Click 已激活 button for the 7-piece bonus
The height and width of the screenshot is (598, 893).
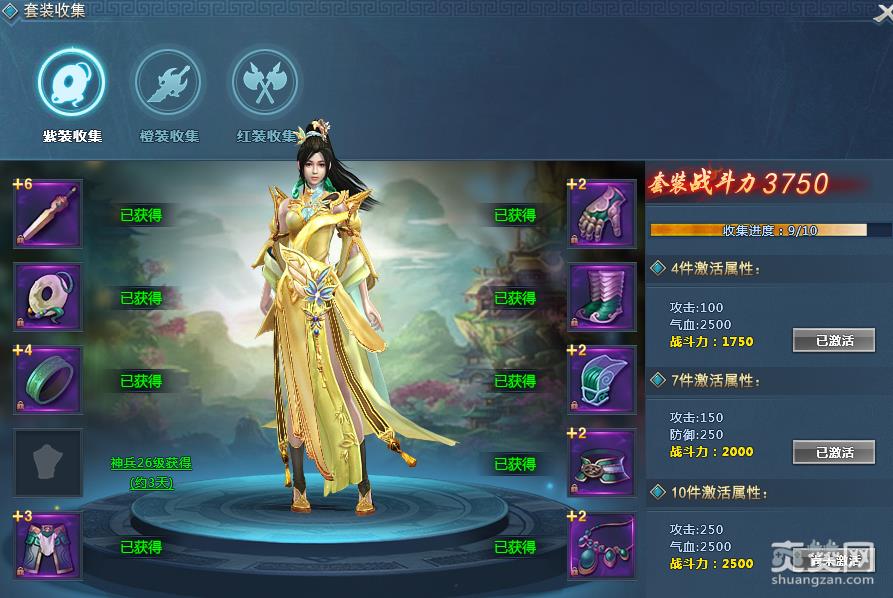pos(833,453)
